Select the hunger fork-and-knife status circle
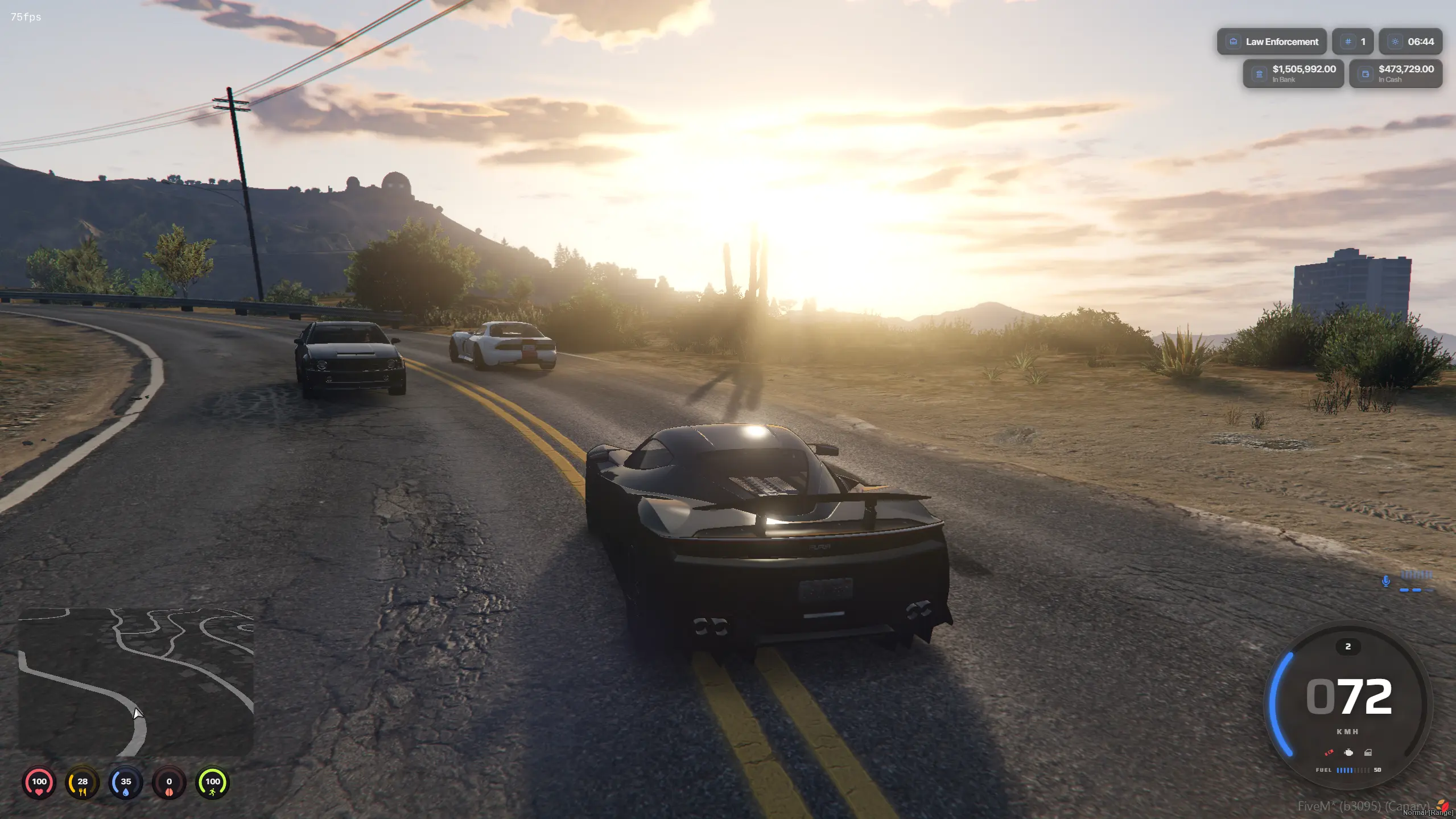The width and height of the screenshot is (1456, 819). 83,783
